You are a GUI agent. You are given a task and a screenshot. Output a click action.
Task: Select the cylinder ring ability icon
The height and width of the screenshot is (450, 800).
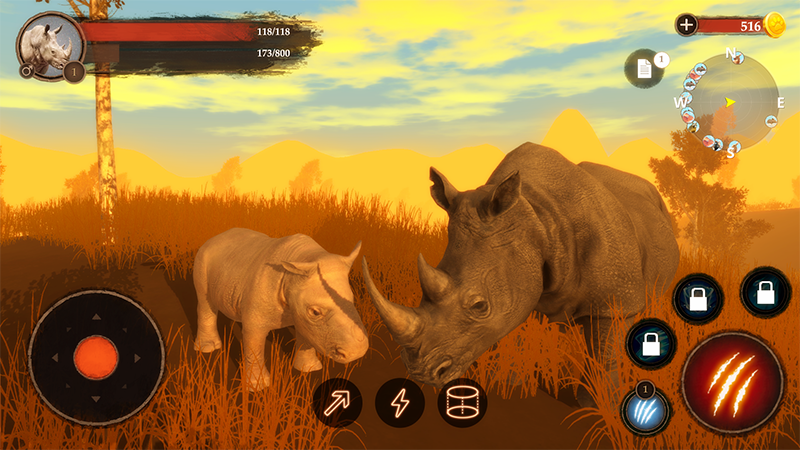[x=462, y=403]
